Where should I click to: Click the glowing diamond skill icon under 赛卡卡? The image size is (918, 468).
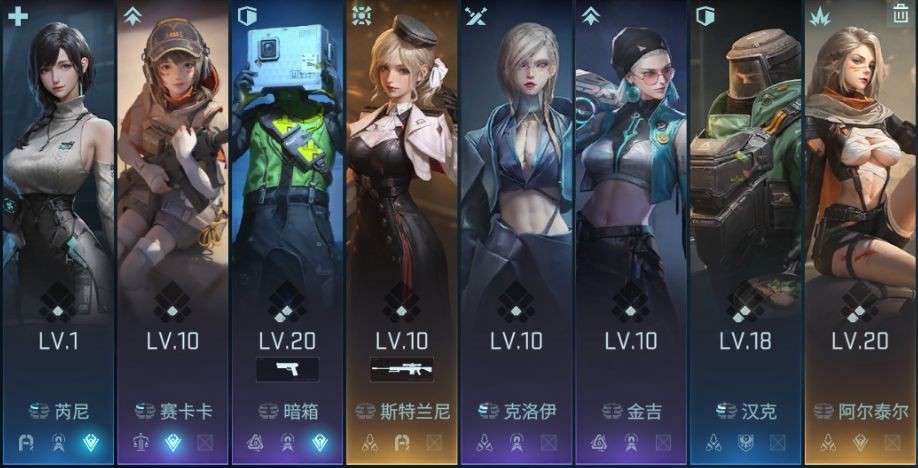click(x=172, y=442)
